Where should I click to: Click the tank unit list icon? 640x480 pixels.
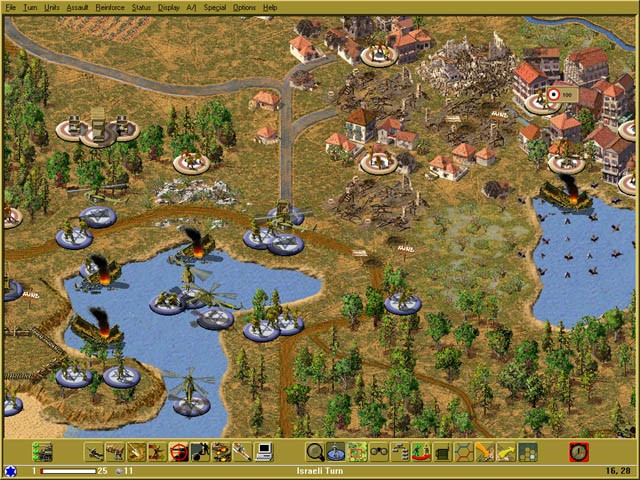42,452
